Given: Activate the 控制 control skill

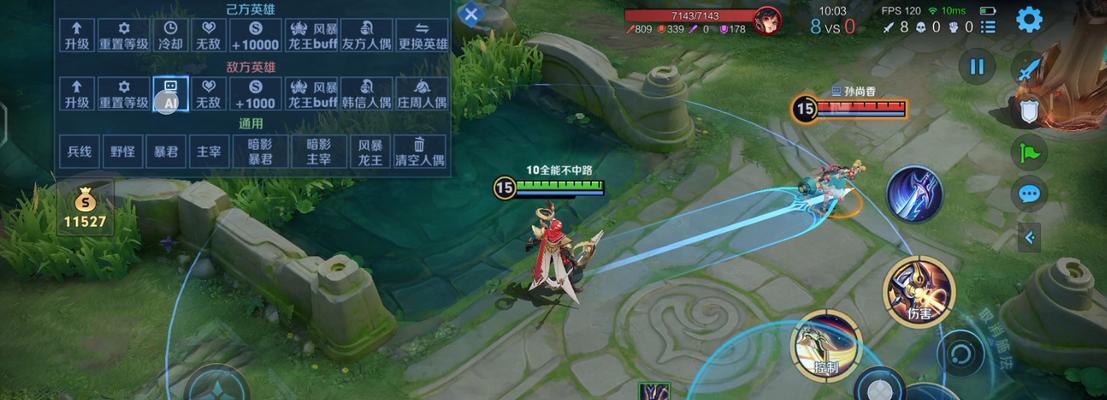Looking at the screenshot, I should pyautogui.click(x=826, y=345).
